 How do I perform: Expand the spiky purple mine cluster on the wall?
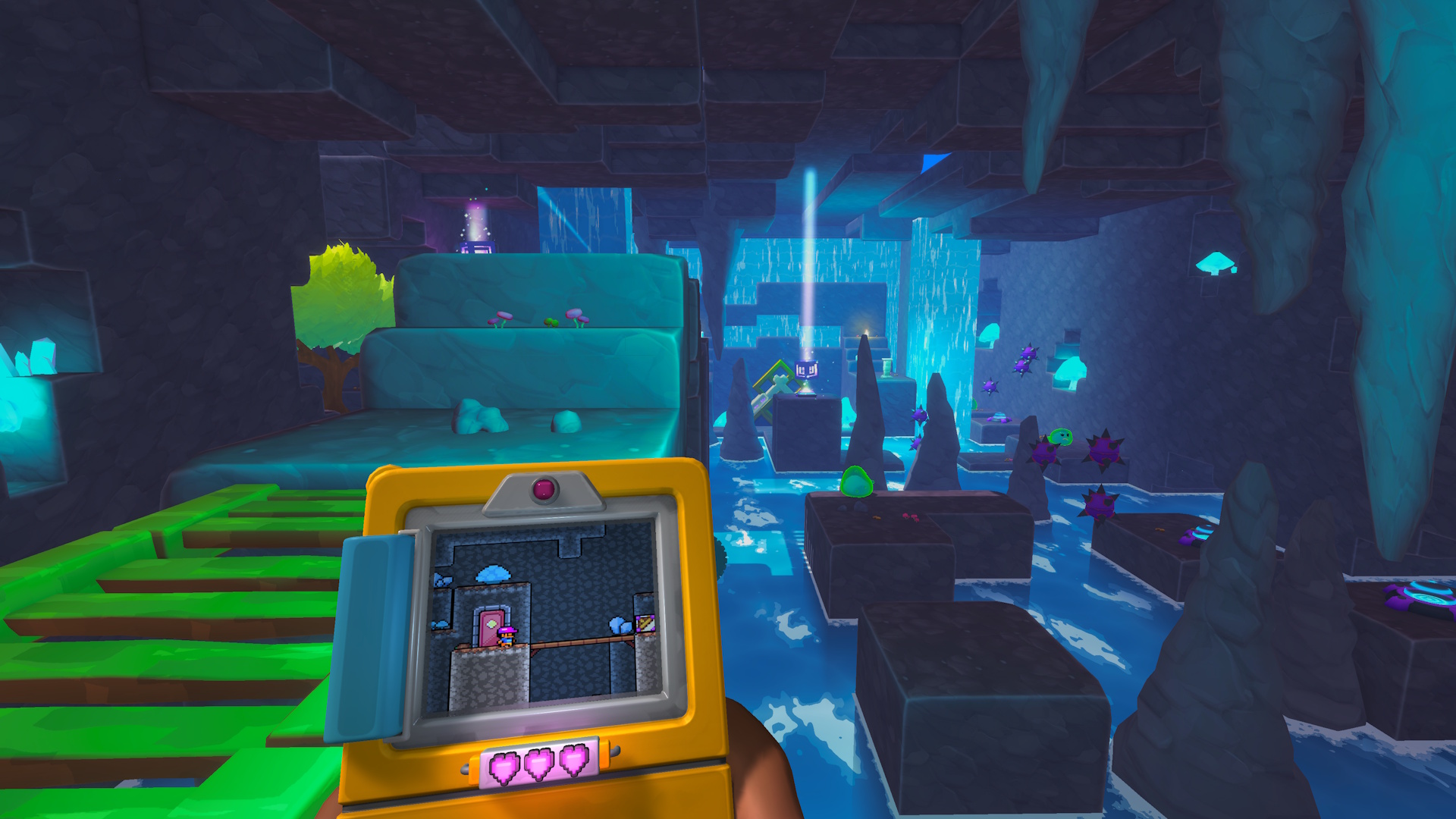pos(1026,359)
